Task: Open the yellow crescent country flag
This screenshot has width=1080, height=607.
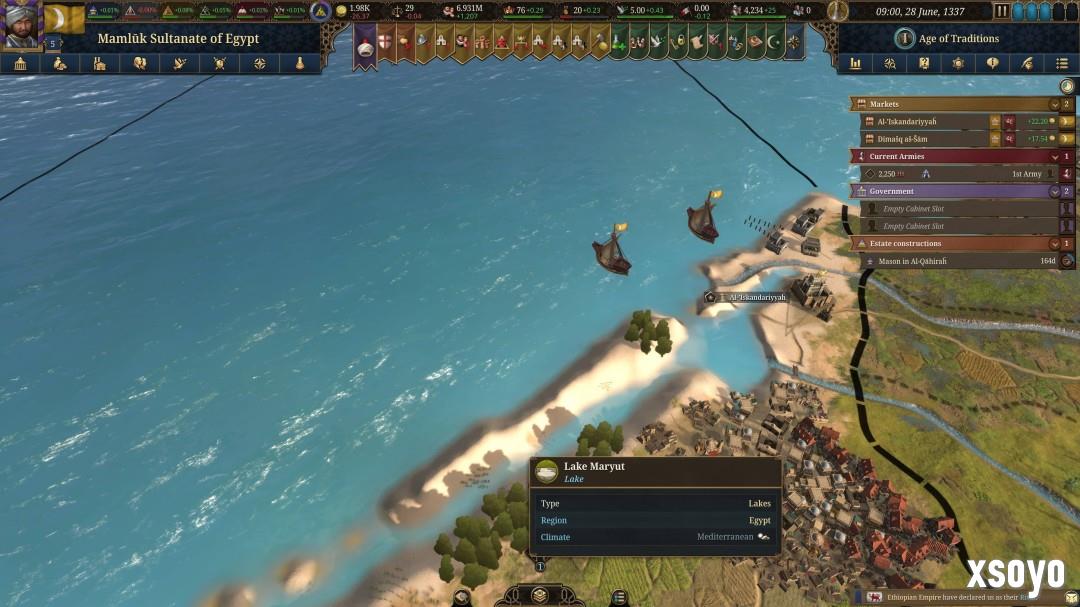Action: pyautogui.click(x=64, y=19)
